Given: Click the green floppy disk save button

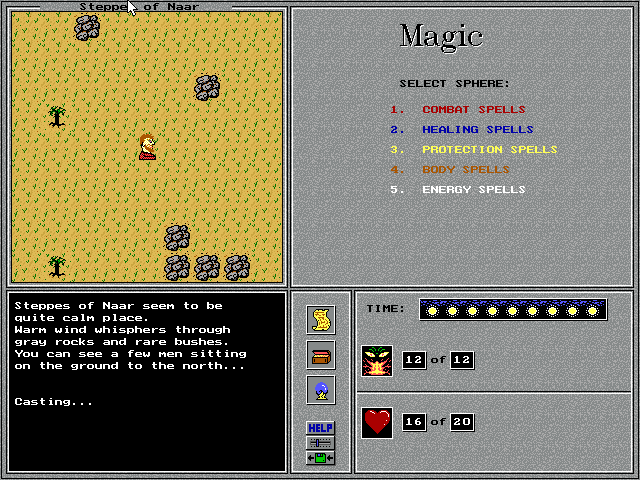Looking at the screenshot, I should click(x=321, y=458).
